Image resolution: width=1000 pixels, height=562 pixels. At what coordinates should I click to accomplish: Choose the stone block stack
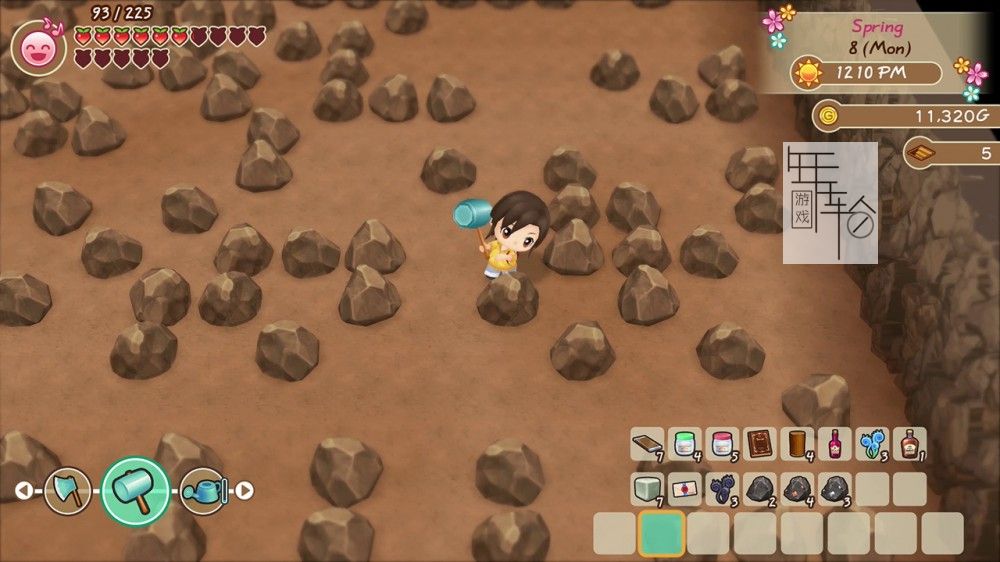647,488
